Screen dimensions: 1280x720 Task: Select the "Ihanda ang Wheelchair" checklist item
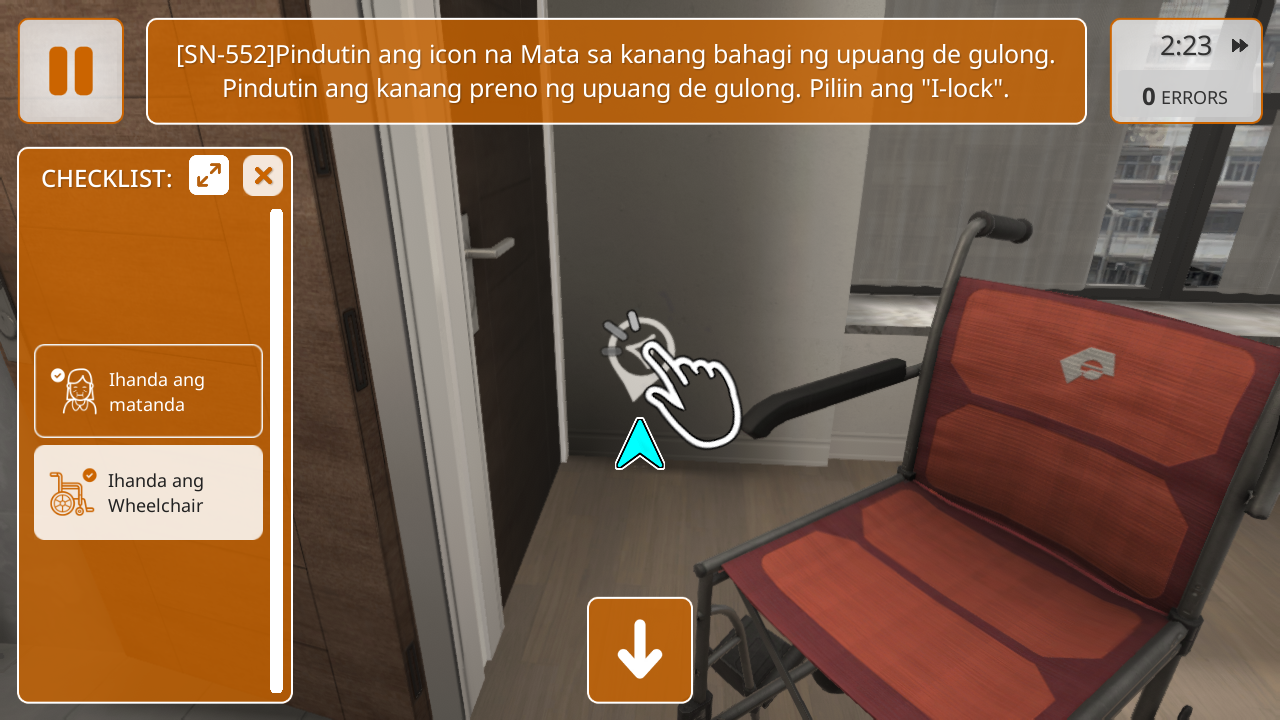[148, 493]
